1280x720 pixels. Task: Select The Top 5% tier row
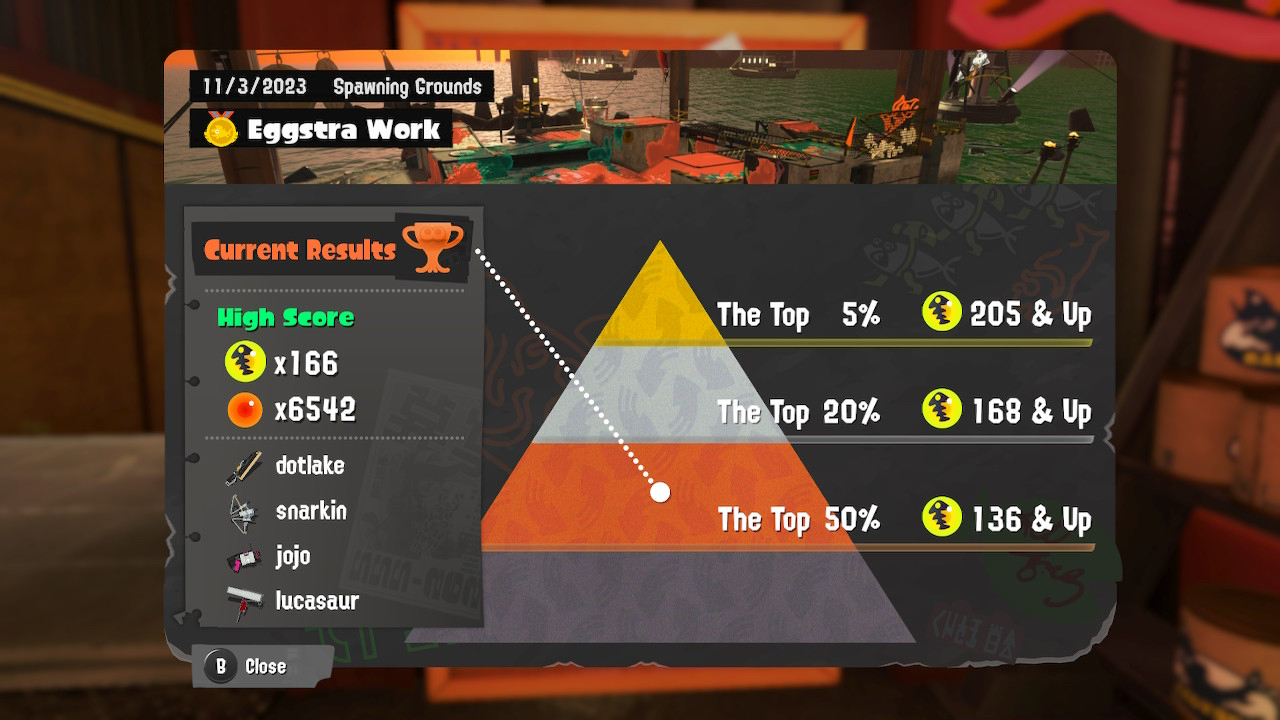903,316
